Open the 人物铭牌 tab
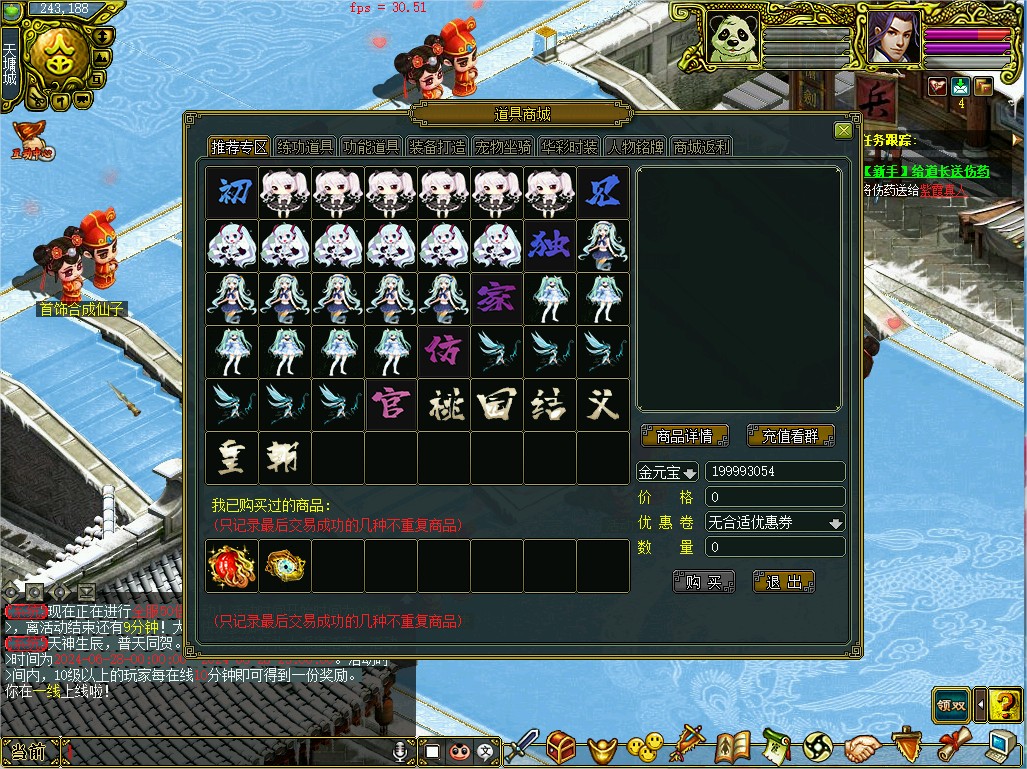The width and height of the screenshot is (1027, 769). click(x=635, y=147)
